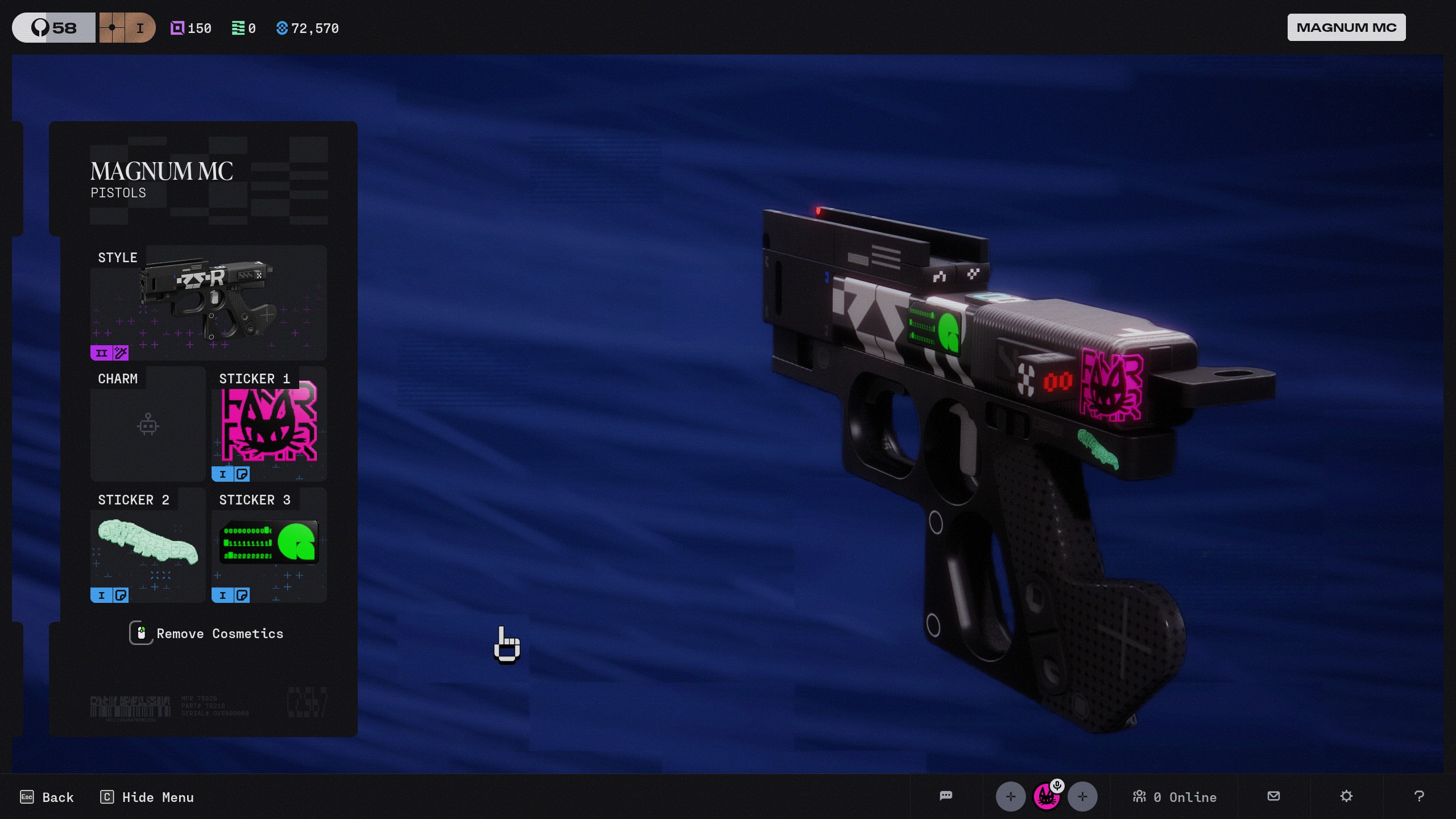Image resolution: width=1456 pixels, height=819 pixels.
Task: Select the empty Charm slot
Action: (148, 424)
